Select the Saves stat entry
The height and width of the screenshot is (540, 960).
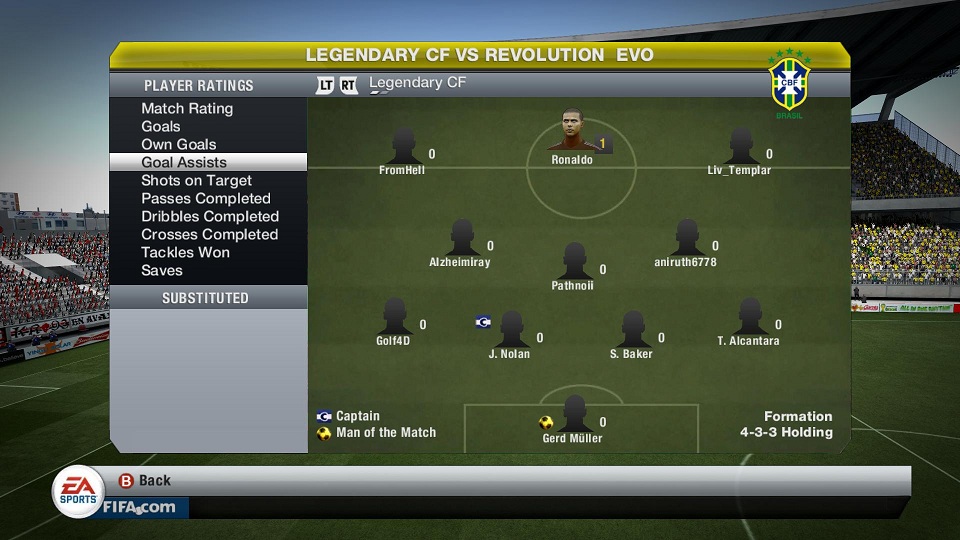point(162,270)
